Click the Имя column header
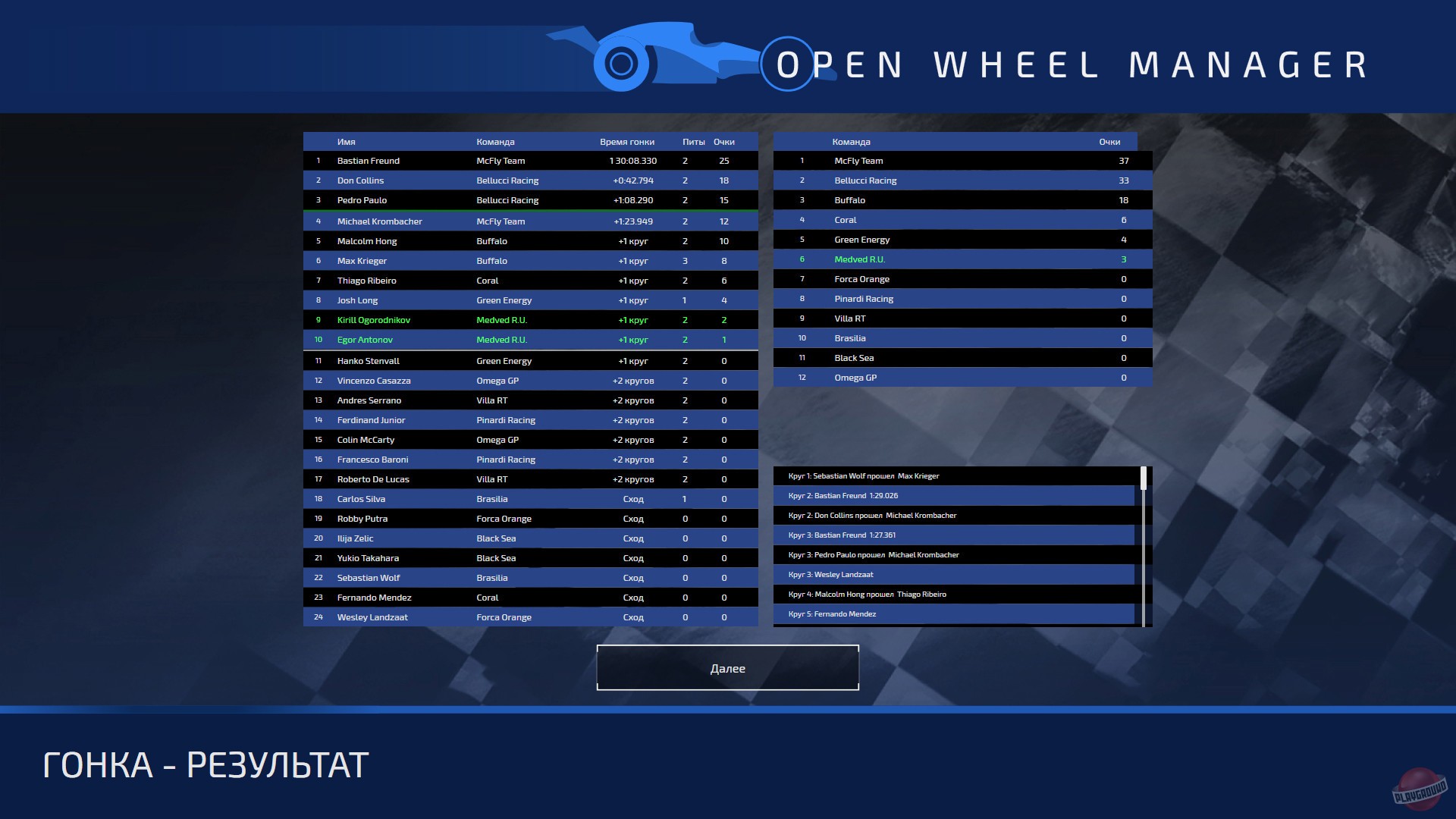The width and height of the screenshot is (1456, 819). tap(347, 141)
